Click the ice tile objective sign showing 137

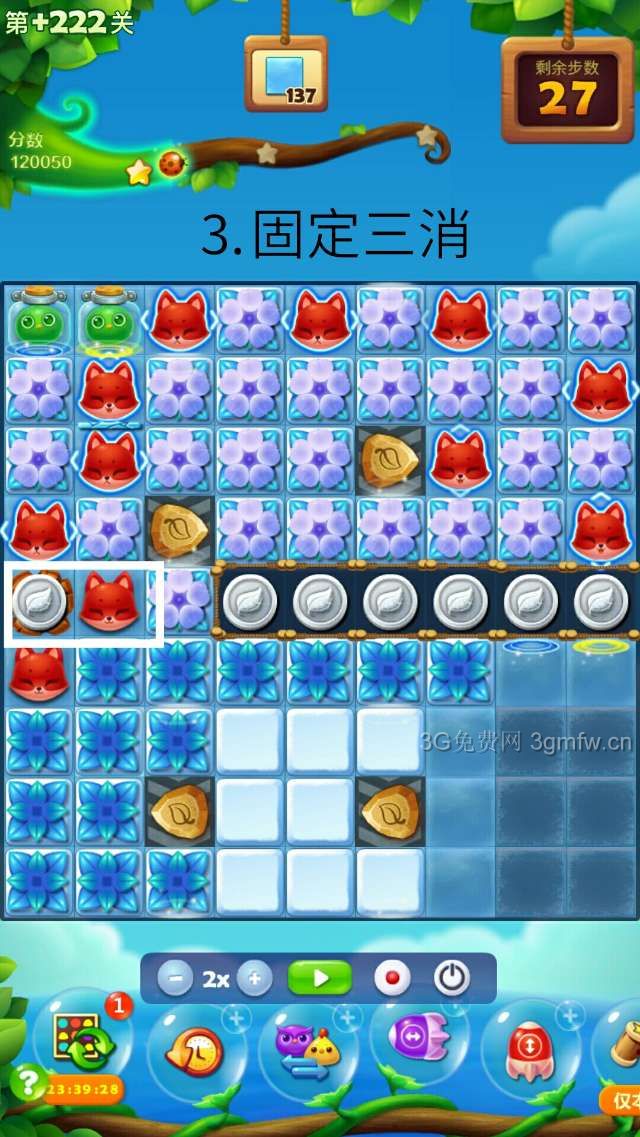[286, 75]
